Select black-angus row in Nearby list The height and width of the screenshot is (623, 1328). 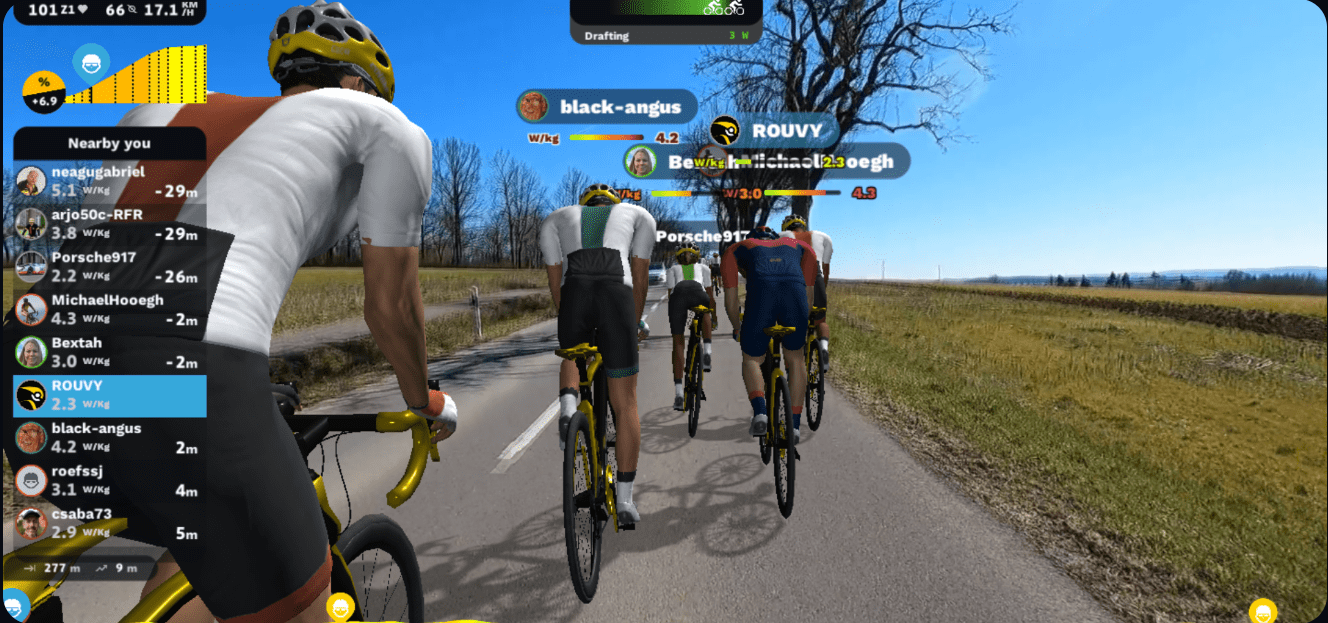108,438
